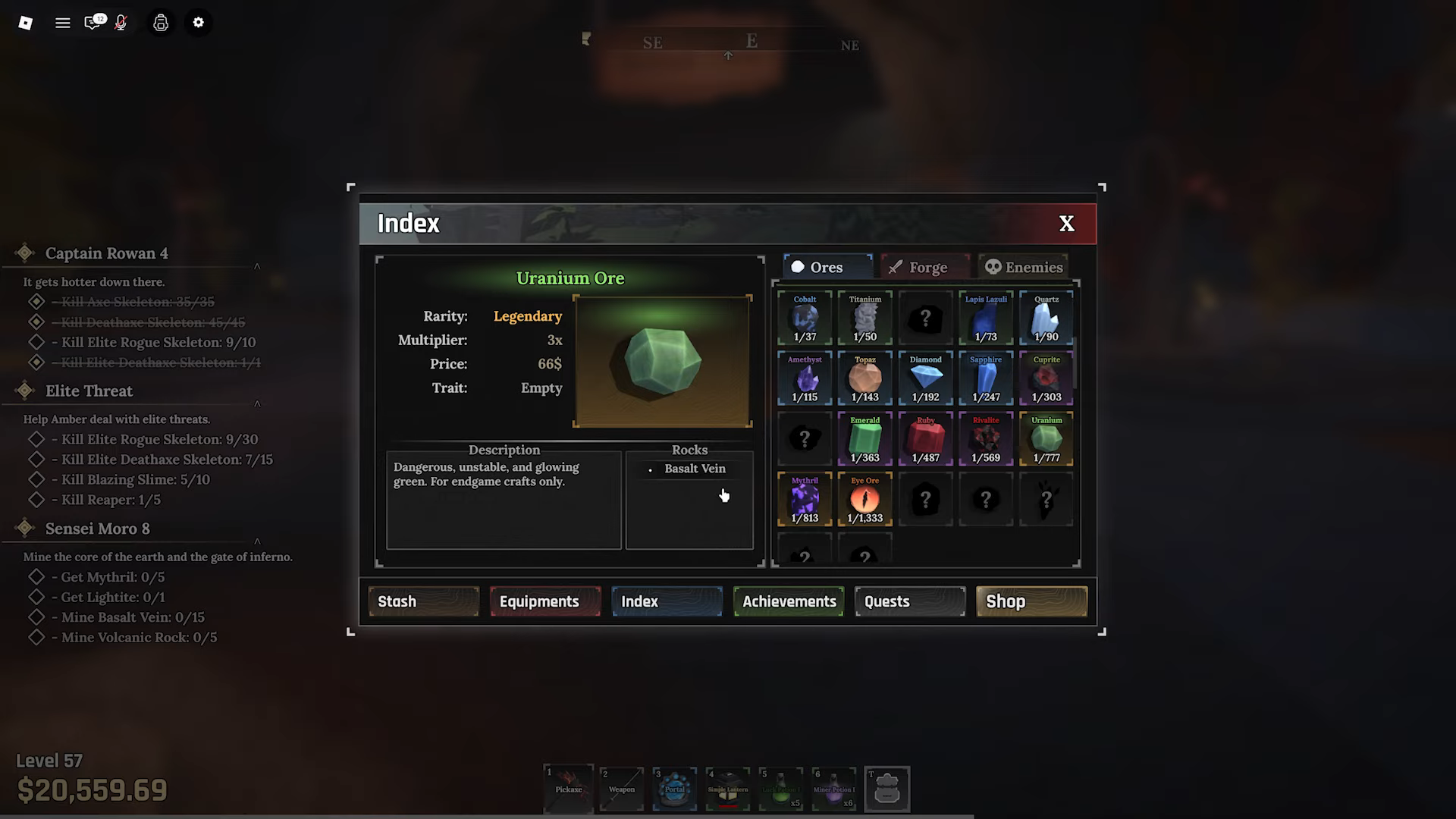The image size is (1456, 819).
Task: Check off the Kill Reaper quest objective
Action: [x=36, y=499]
